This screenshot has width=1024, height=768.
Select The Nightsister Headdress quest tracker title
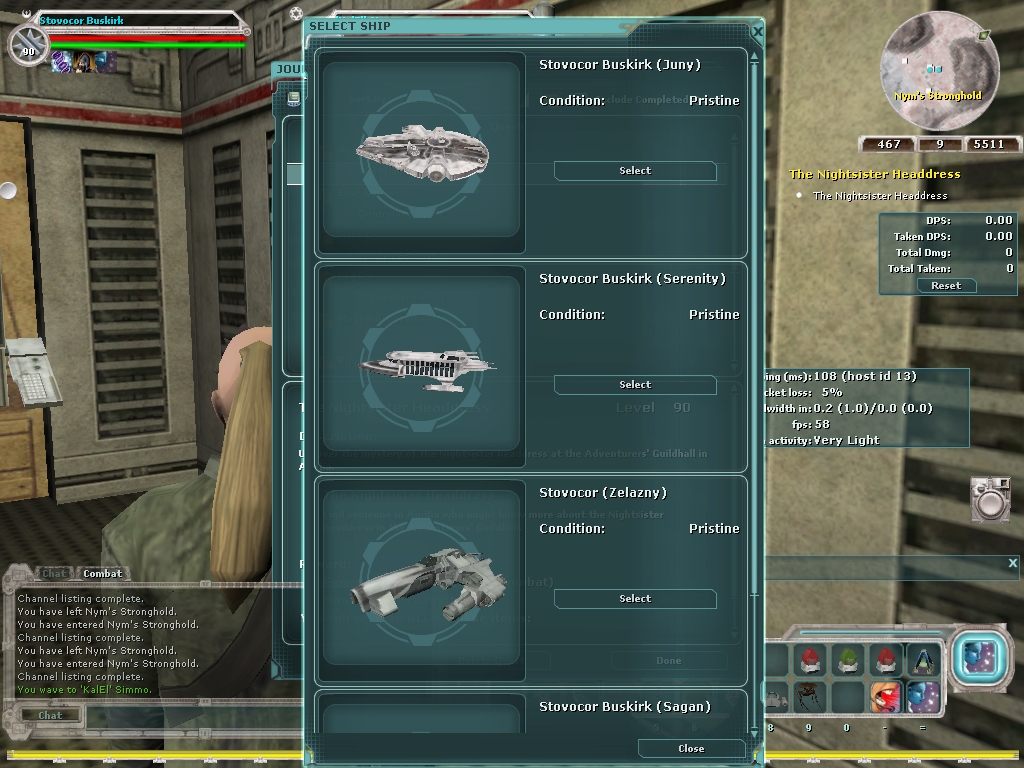874,174
